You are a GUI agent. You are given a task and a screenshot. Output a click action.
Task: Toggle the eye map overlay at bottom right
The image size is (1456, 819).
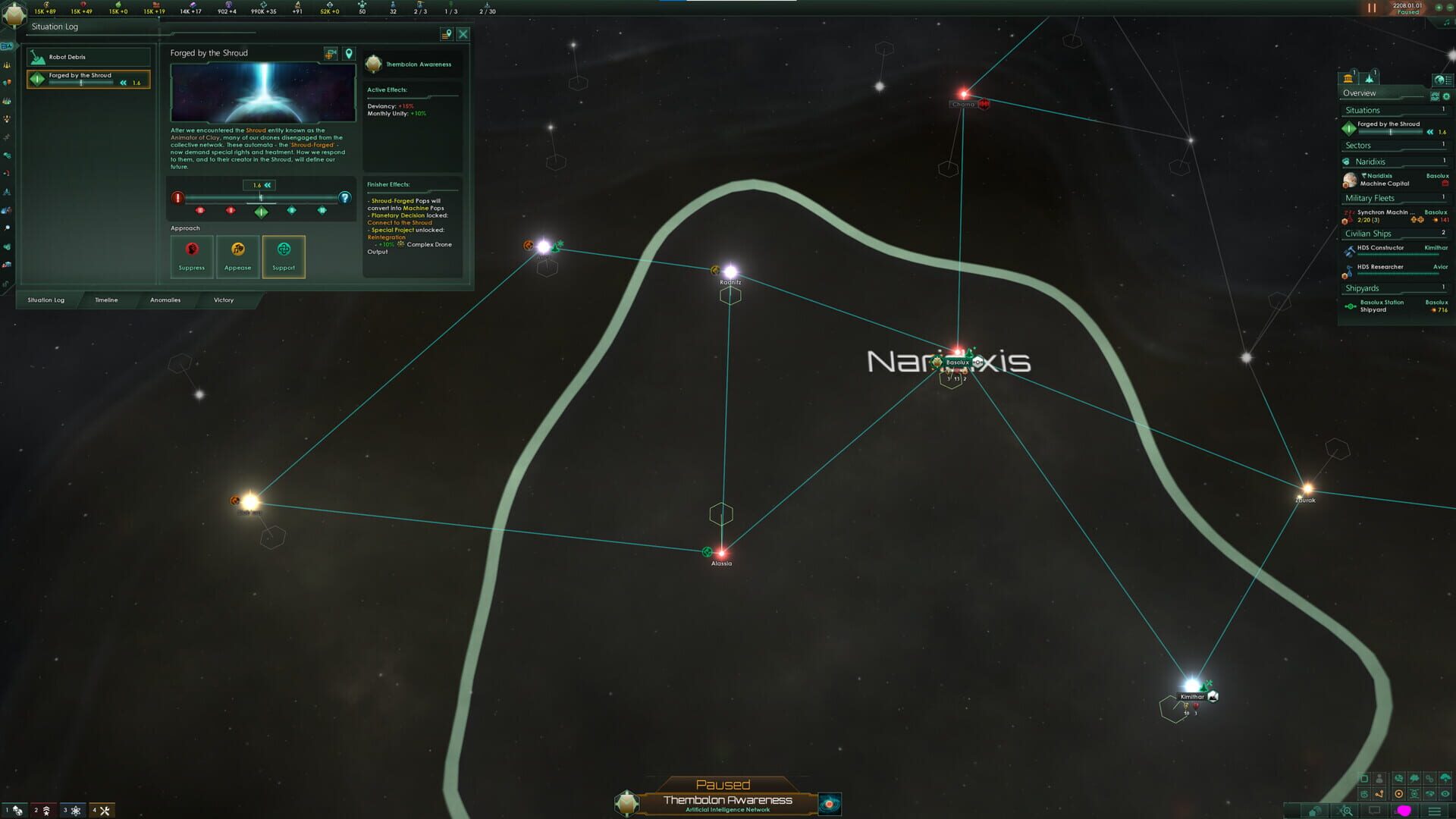[x=1445, y=793]
